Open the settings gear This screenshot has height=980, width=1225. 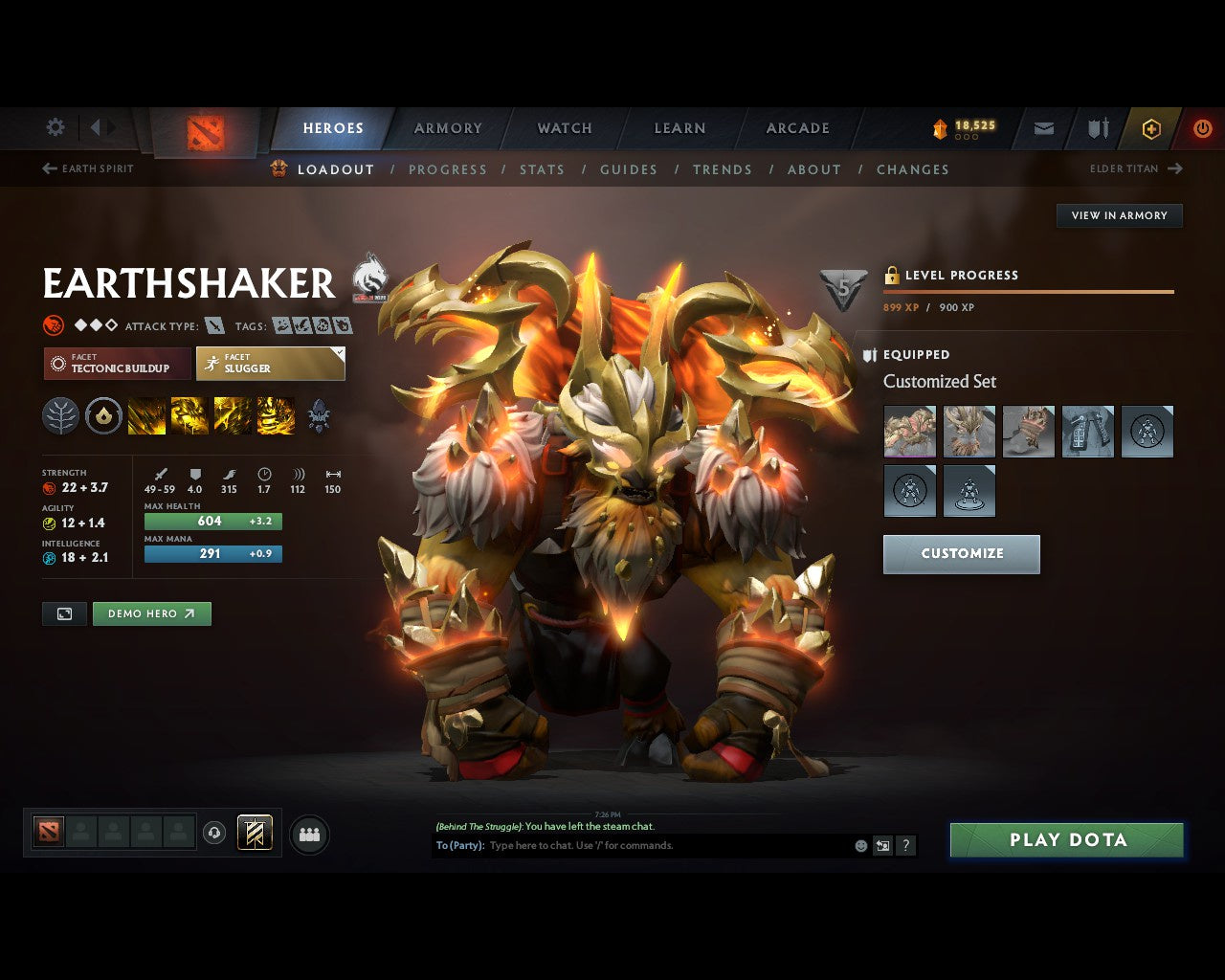(x=55, y=127)
